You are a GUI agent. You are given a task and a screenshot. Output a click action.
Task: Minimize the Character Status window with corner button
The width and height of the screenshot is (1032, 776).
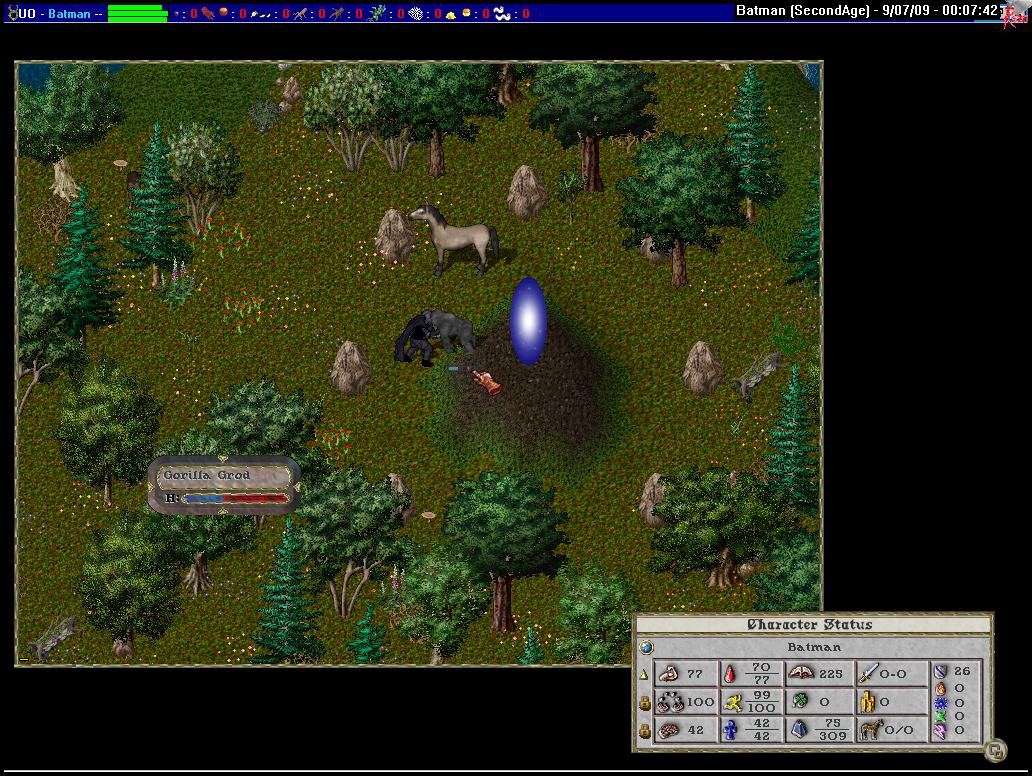994,748
